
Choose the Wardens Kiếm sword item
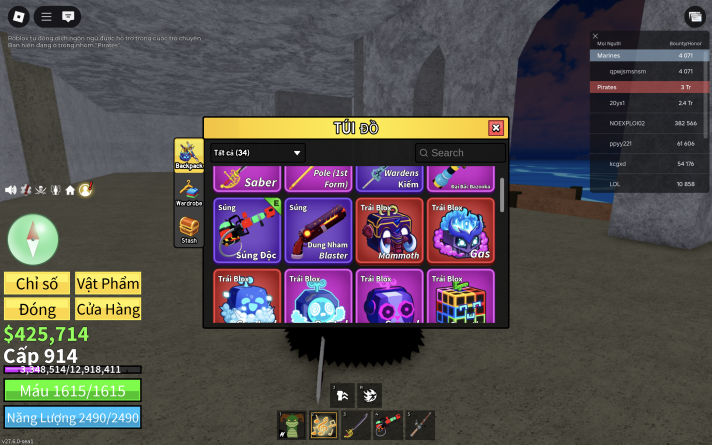388,178
